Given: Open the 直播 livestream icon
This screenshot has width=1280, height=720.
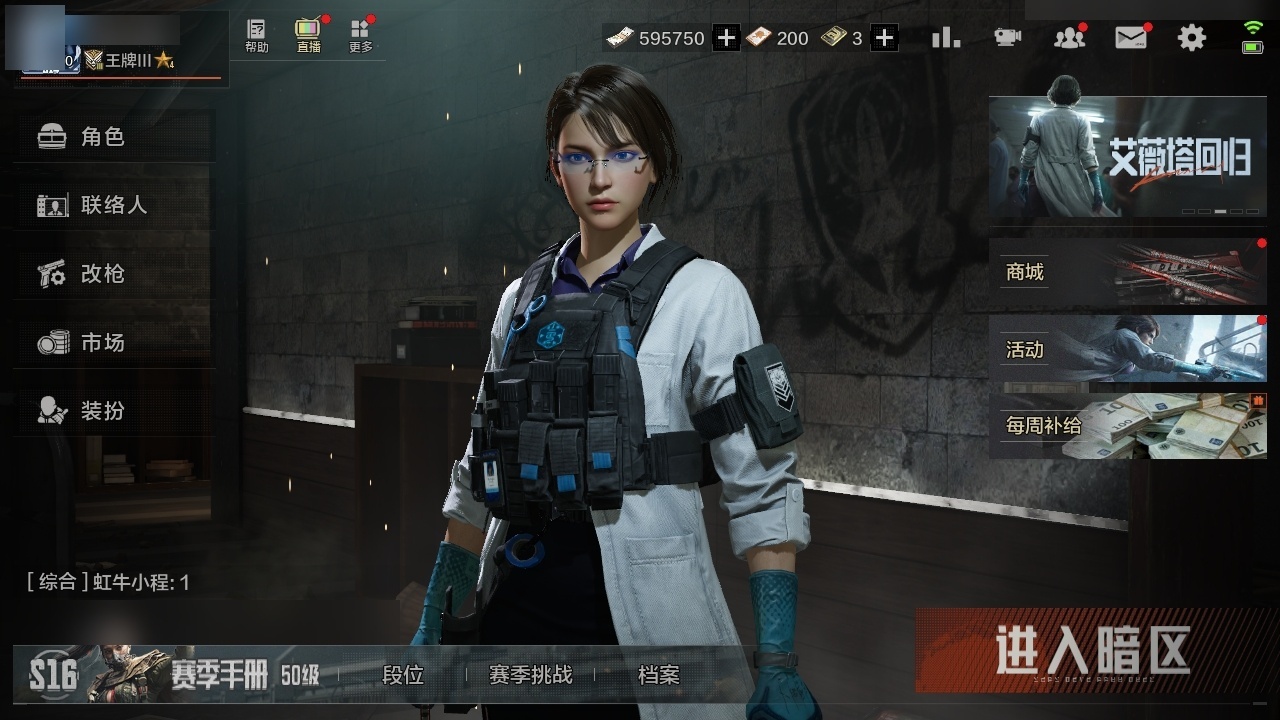Looking at the screenshot, I should click(x=309, y=36).
